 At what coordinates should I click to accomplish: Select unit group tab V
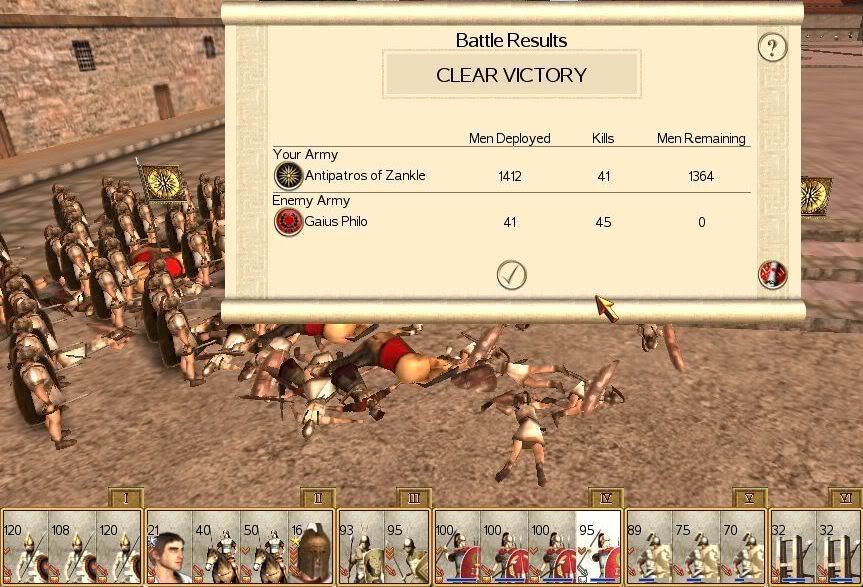coord(750,498)
